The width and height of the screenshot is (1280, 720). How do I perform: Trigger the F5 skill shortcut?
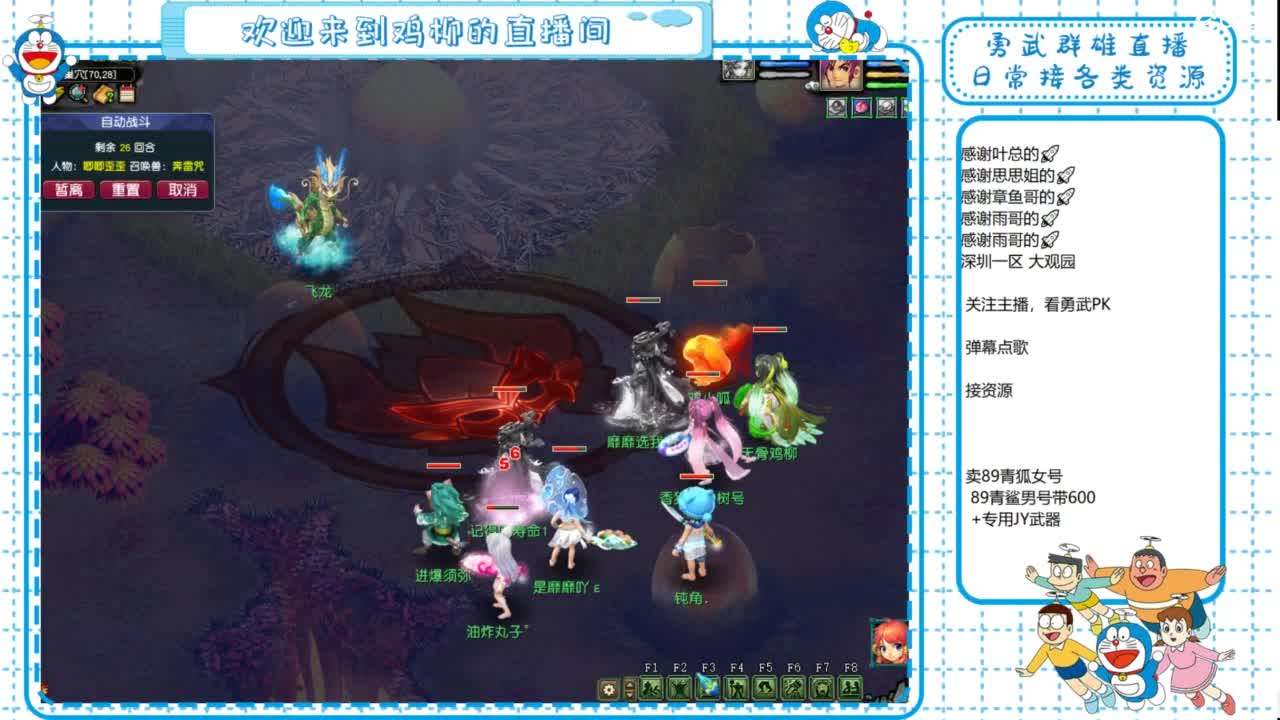coord(765,689)
